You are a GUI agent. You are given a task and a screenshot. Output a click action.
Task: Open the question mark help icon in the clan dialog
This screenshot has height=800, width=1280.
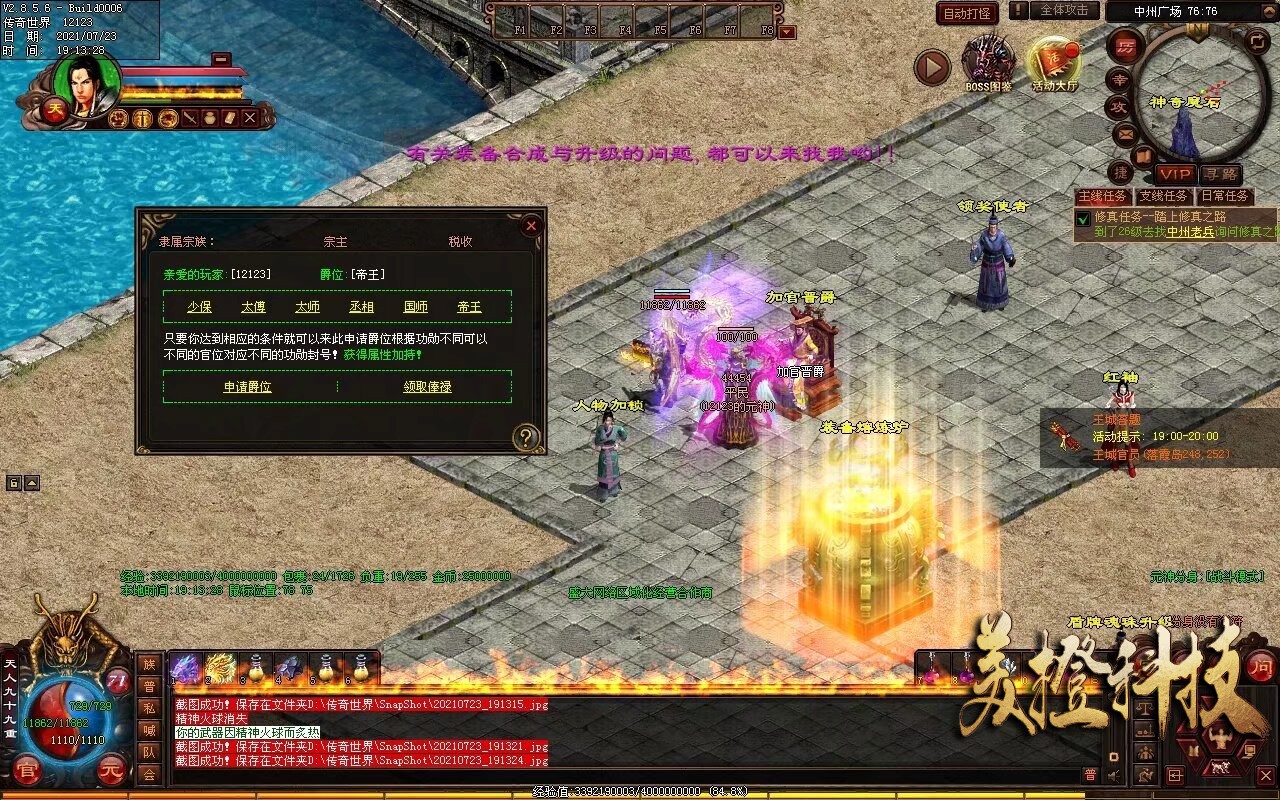527,438
